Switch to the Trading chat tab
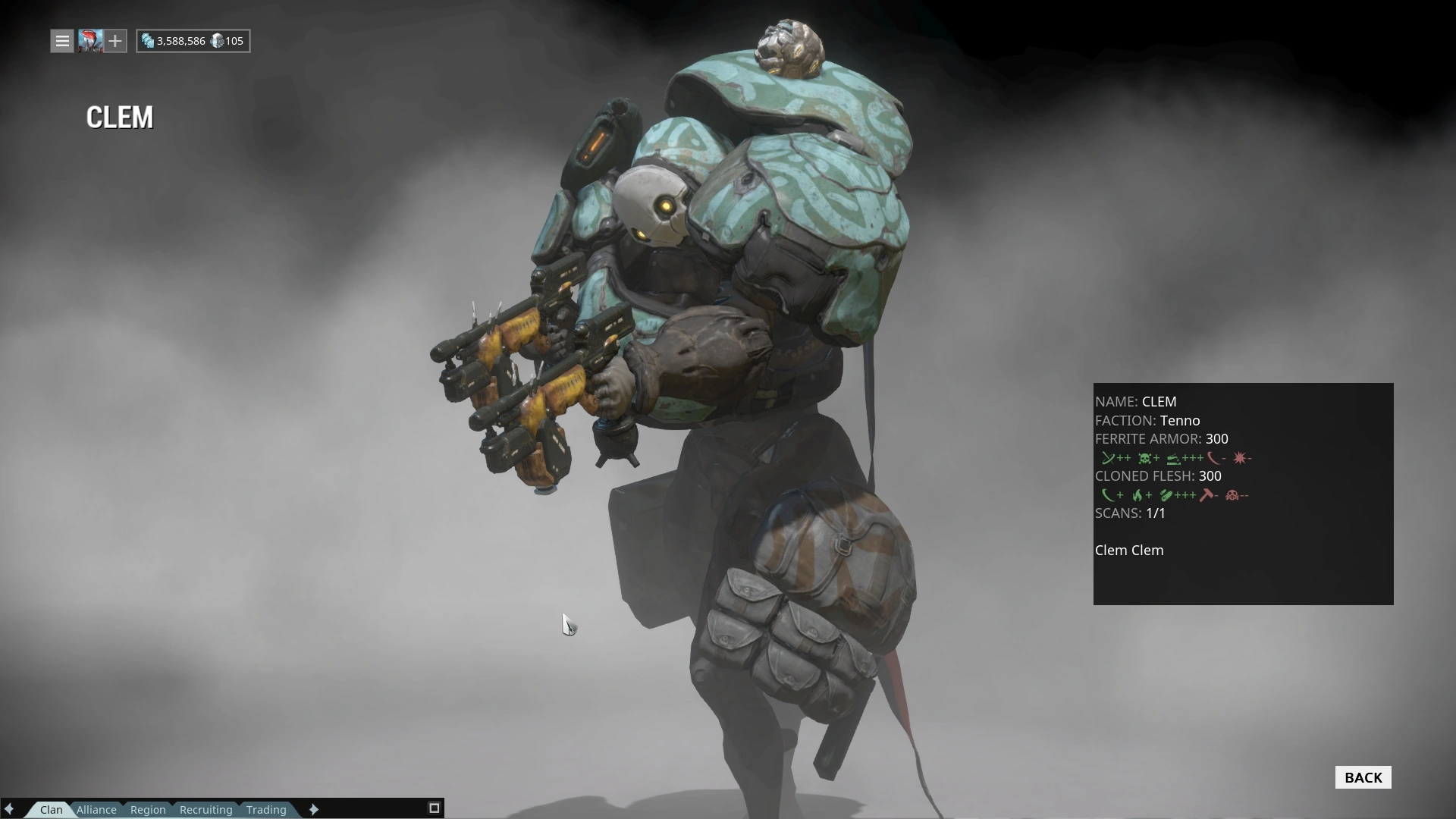This screenshot has height=819, width=1456. point(266,809)
